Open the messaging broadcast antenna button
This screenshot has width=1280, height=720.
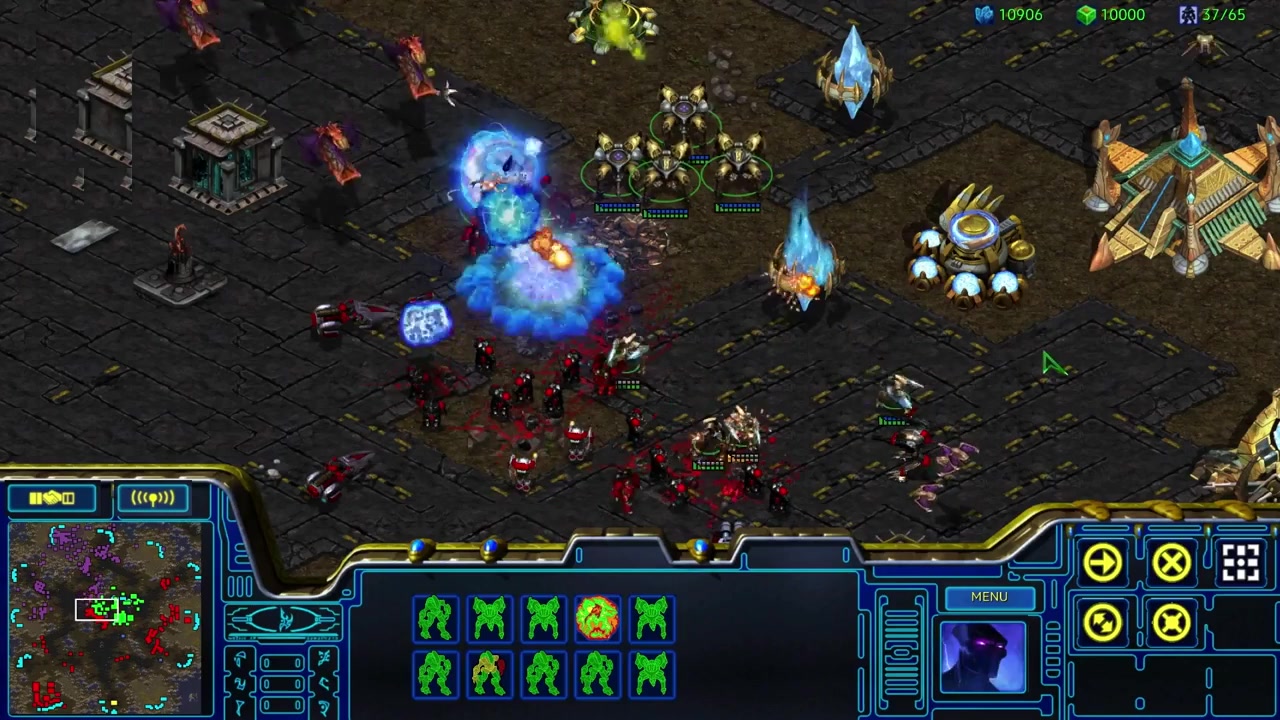point(152,497)
